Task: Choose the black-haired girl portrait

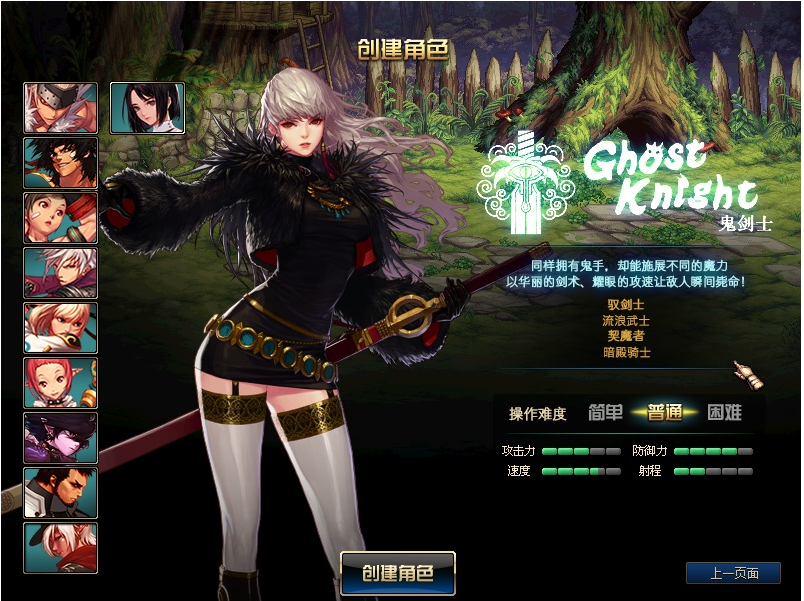Action: [x=146, y=108]
